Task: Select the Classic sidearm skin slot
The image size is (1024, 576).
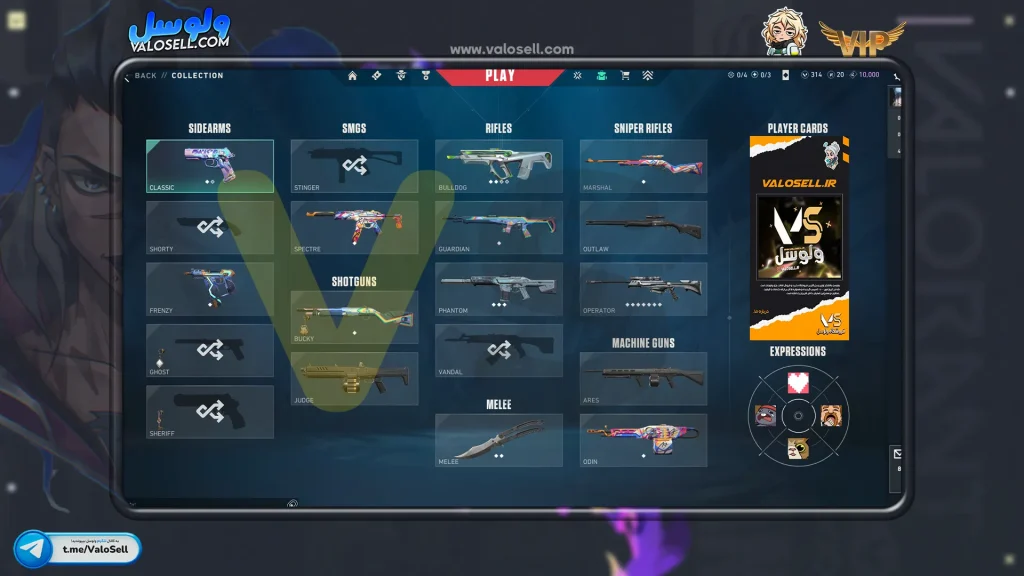Action: point(210,166)
